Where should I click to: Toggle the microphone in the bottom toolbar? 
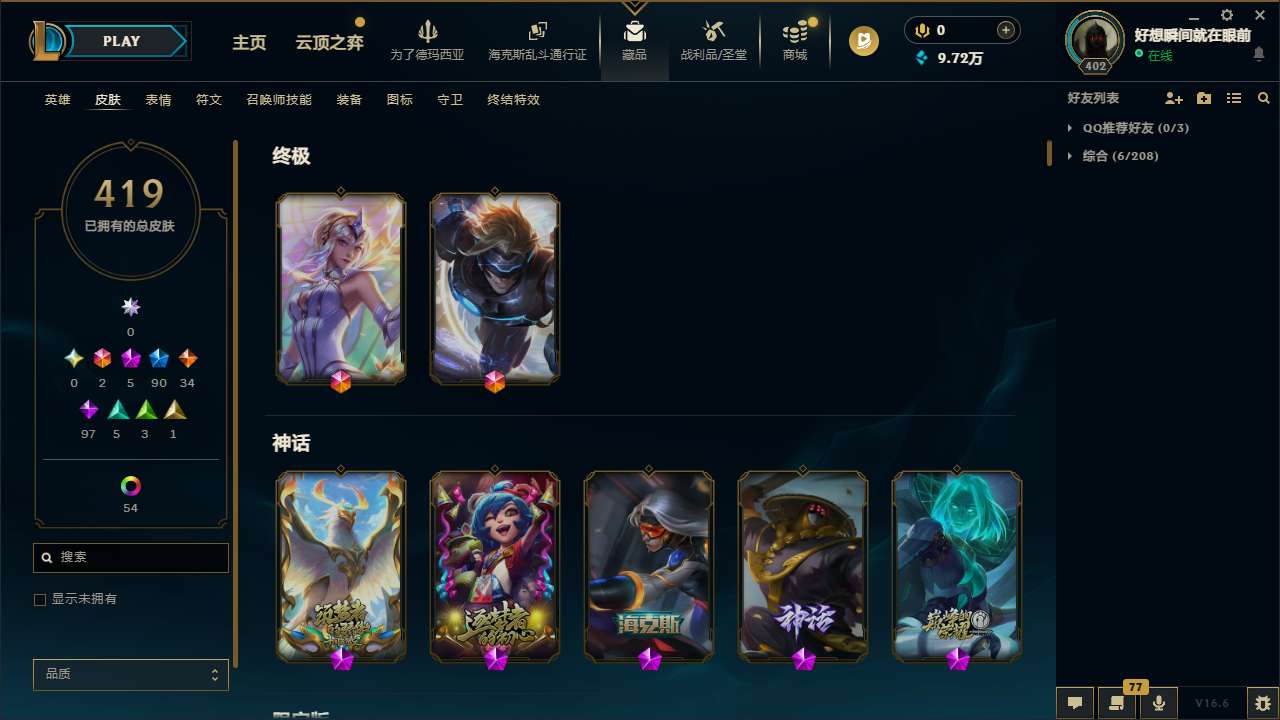(x=1159, y=701)
